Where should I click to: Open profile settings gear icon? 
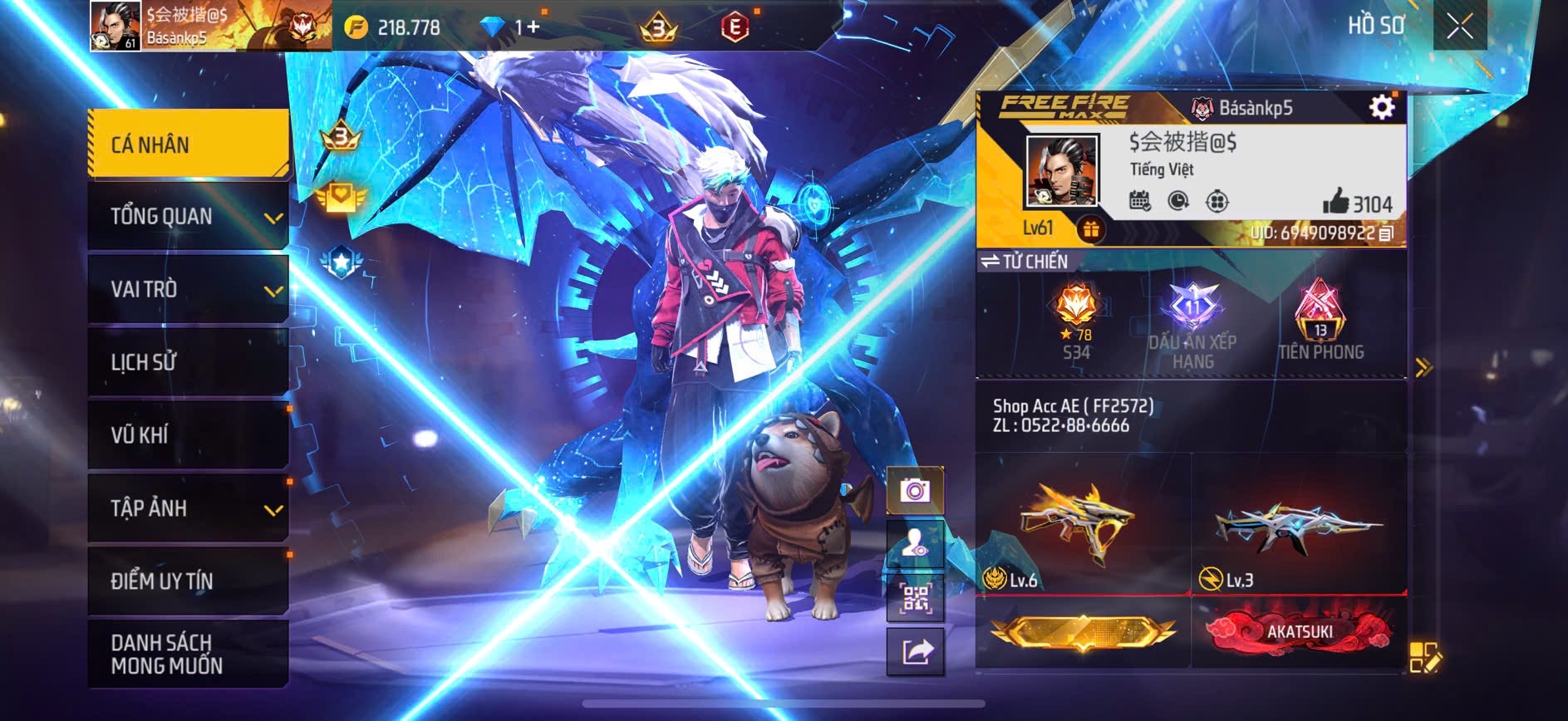coord(1381,107)
